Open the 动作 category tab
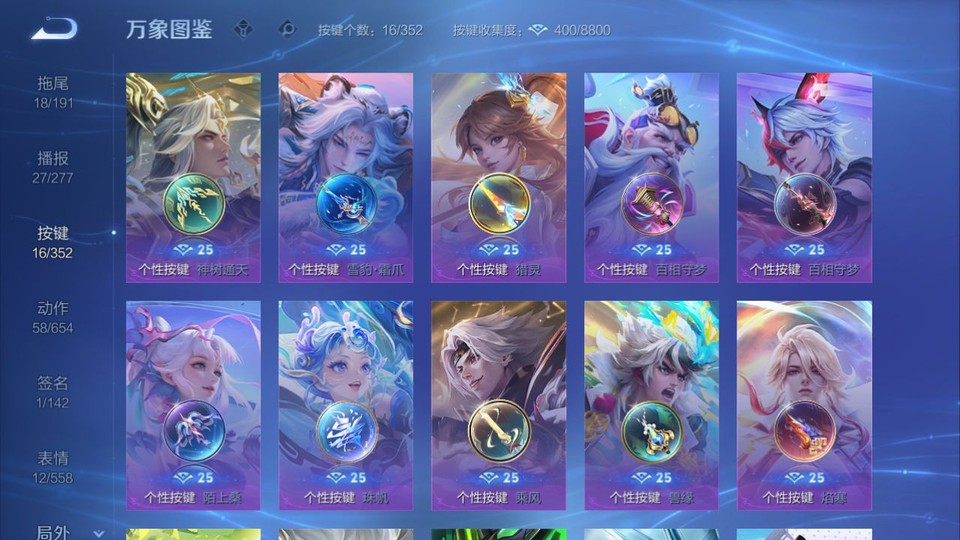 [x=54, y=317]
